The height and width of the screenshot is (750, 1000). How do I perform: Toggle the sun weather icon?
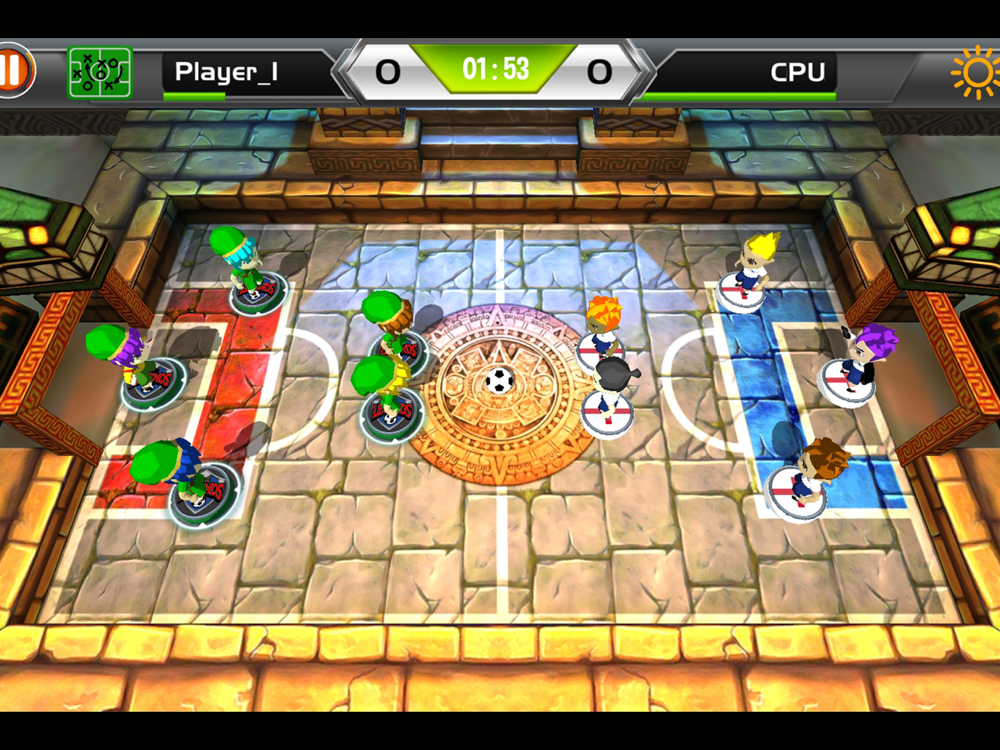point(974,72)
